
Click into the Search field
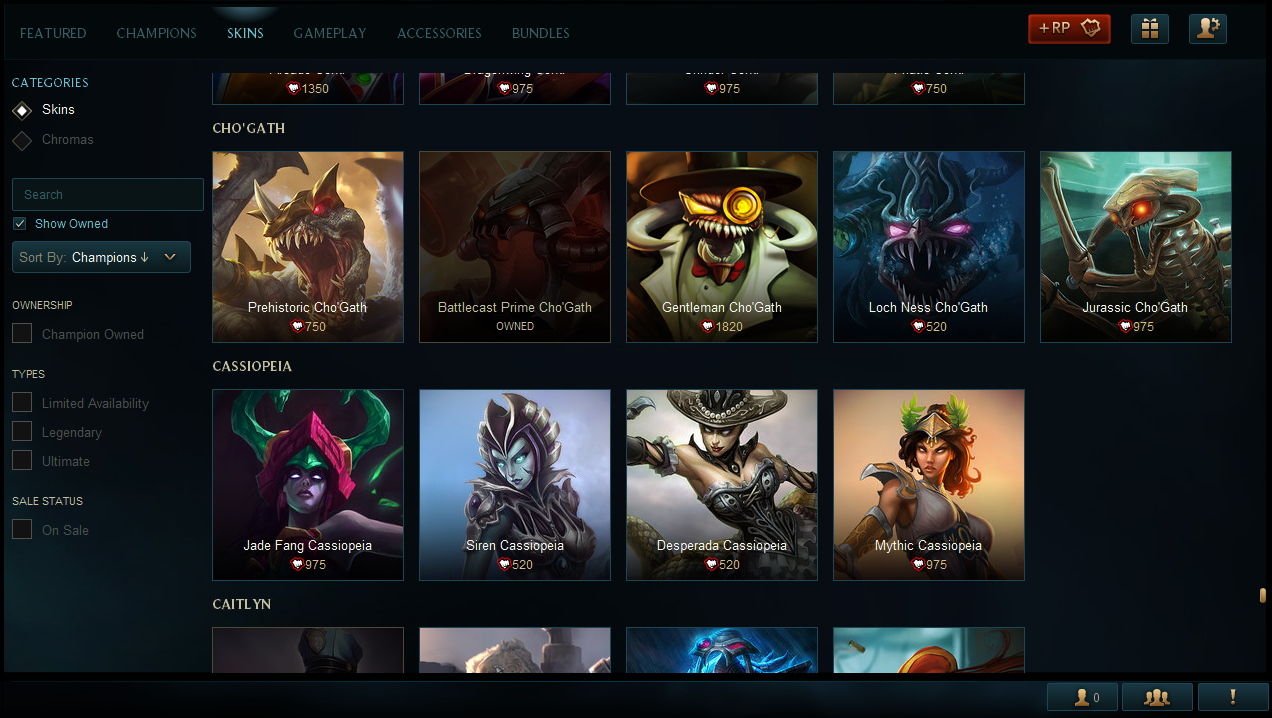[108, 195]
